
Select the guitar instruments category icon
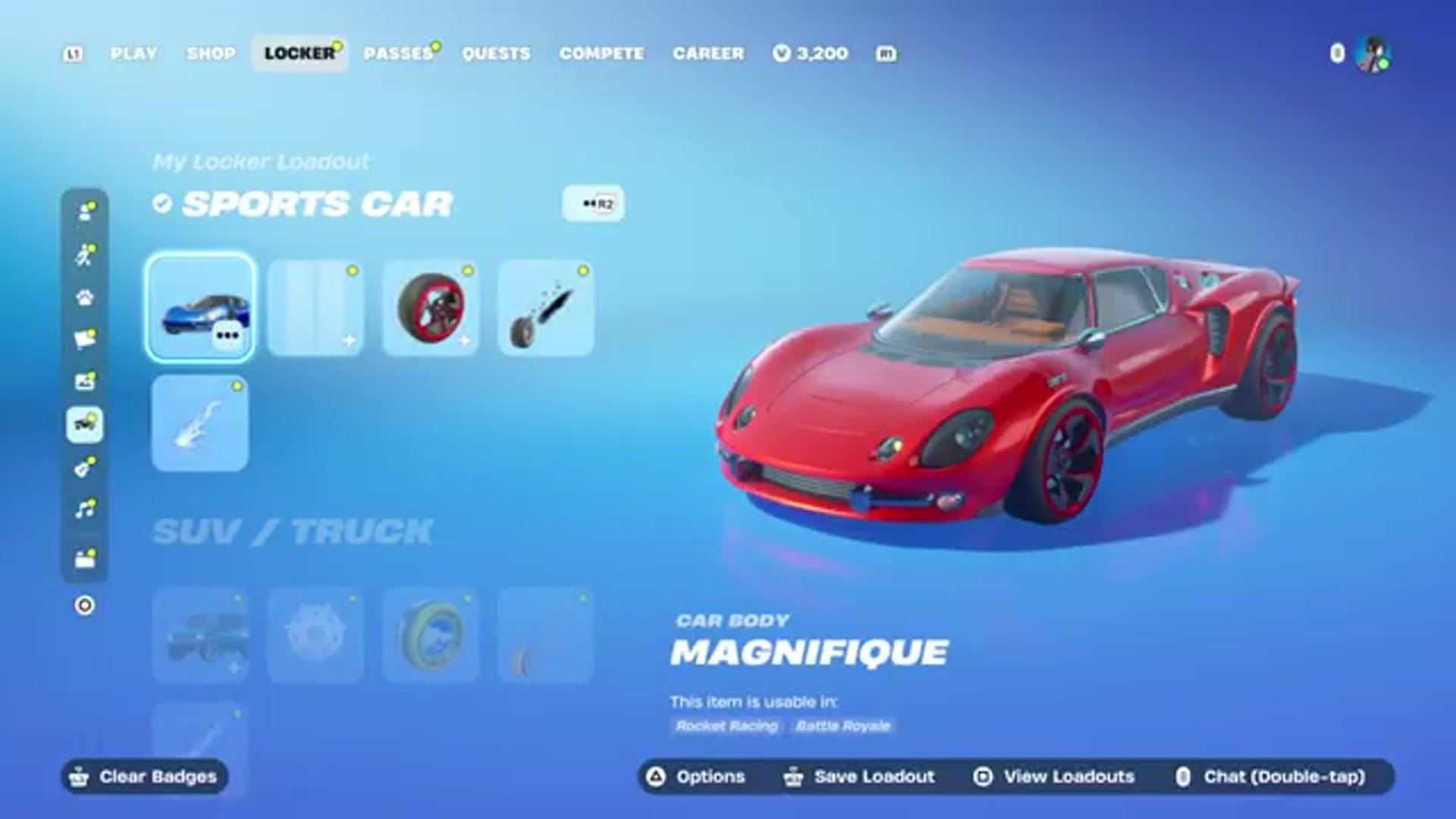86,466
